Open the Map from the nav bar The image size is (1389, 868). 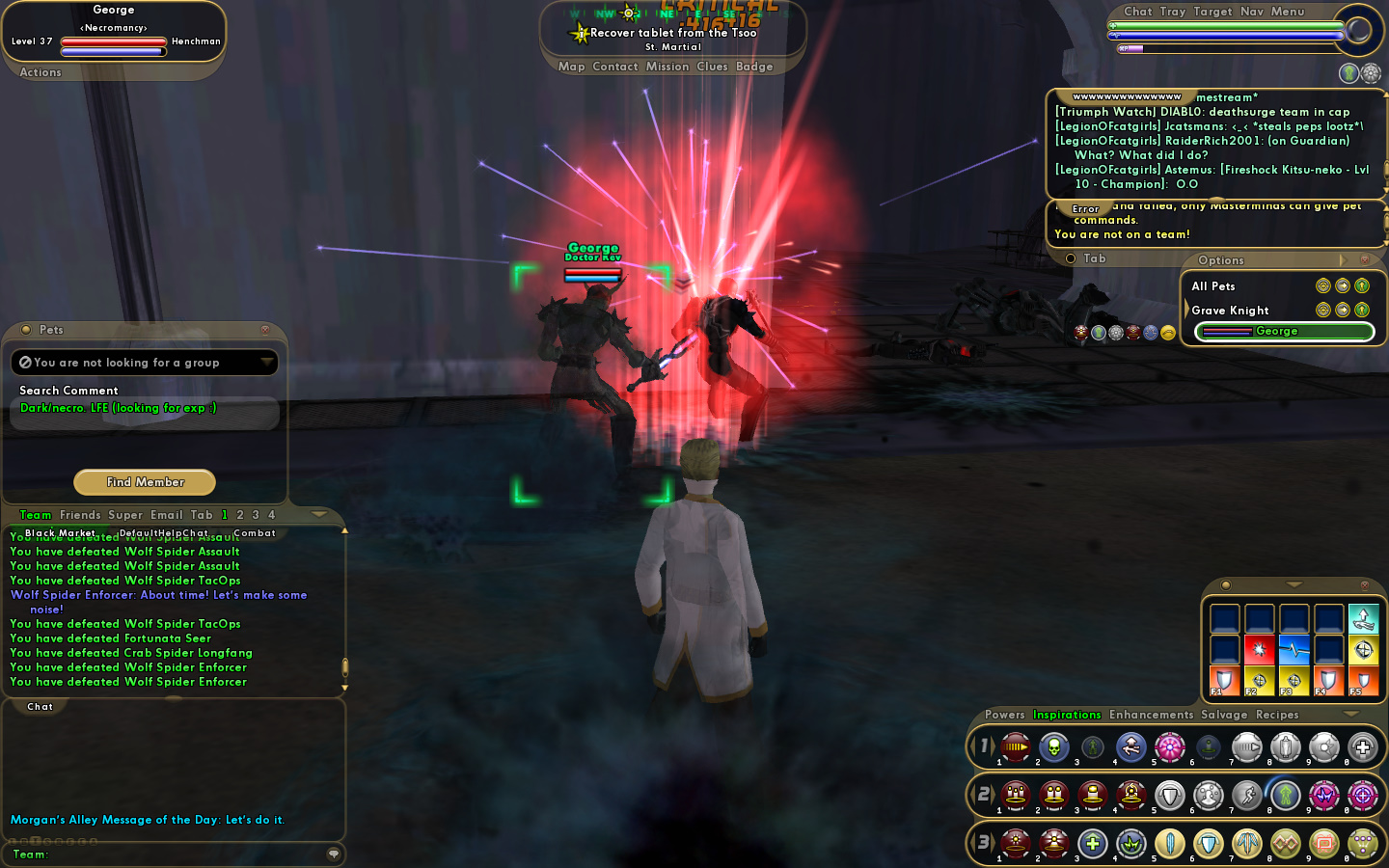(571, 67)
